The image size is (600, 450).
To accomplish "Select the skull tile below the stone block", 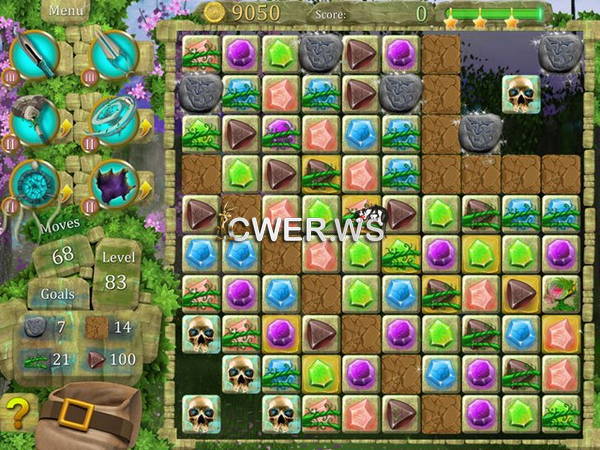I will pos(520,93).
